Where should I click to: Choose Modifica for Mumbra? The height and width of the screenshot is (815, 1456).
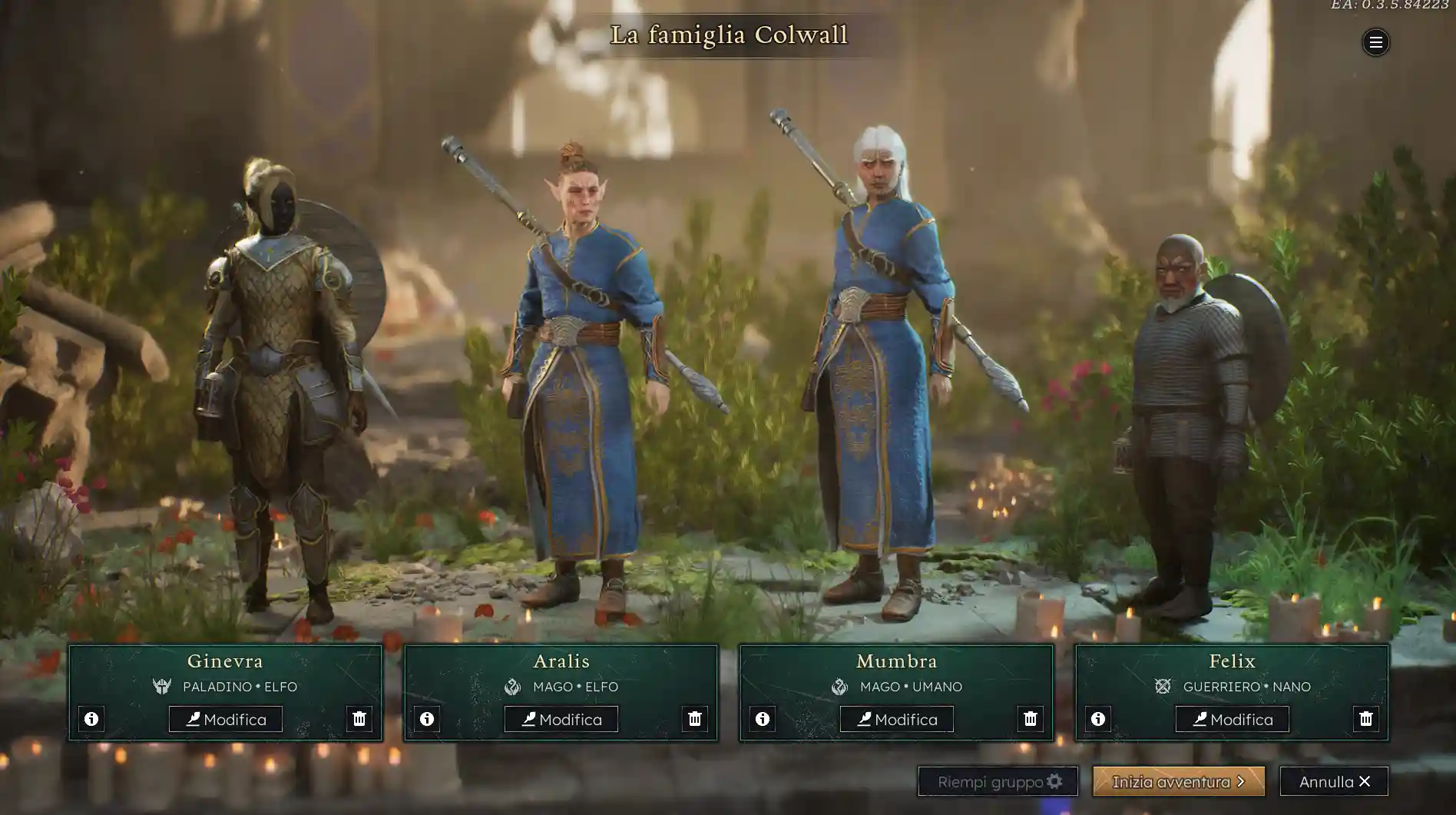tap(897, 719)
